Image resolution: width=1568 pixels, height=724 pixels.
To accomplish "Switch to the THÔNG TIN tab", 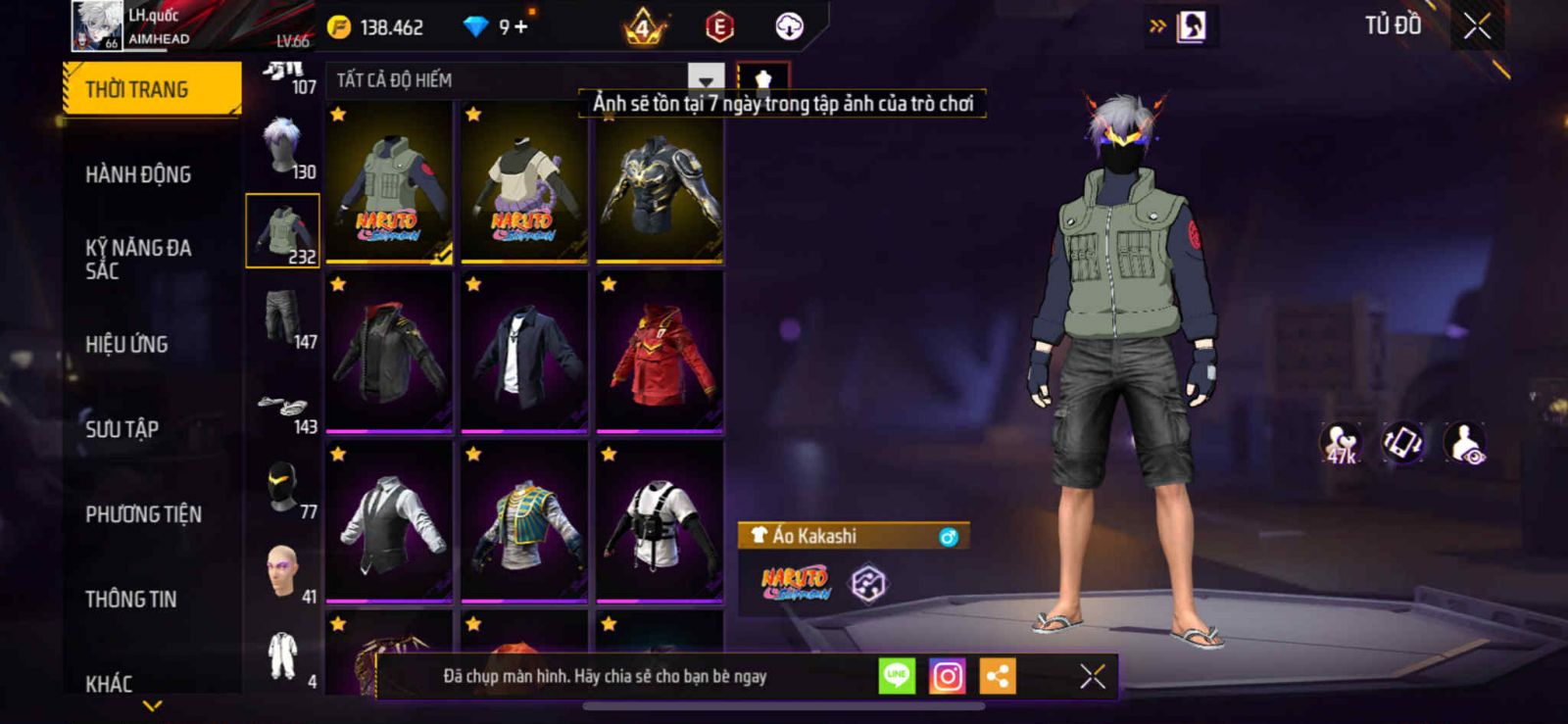I will pos(130,599).
